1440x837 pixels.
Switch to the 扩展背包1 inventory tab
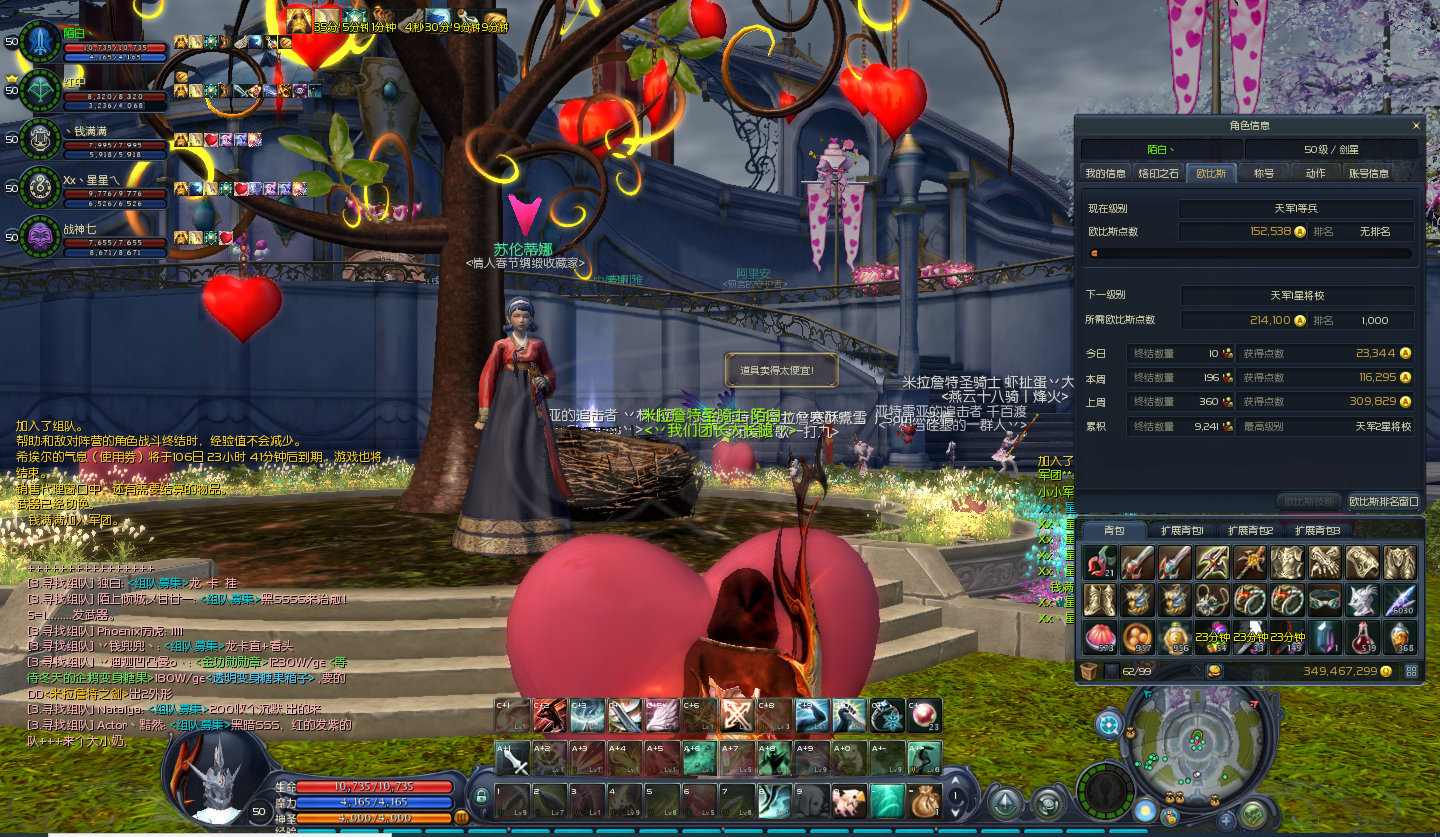1181,530
